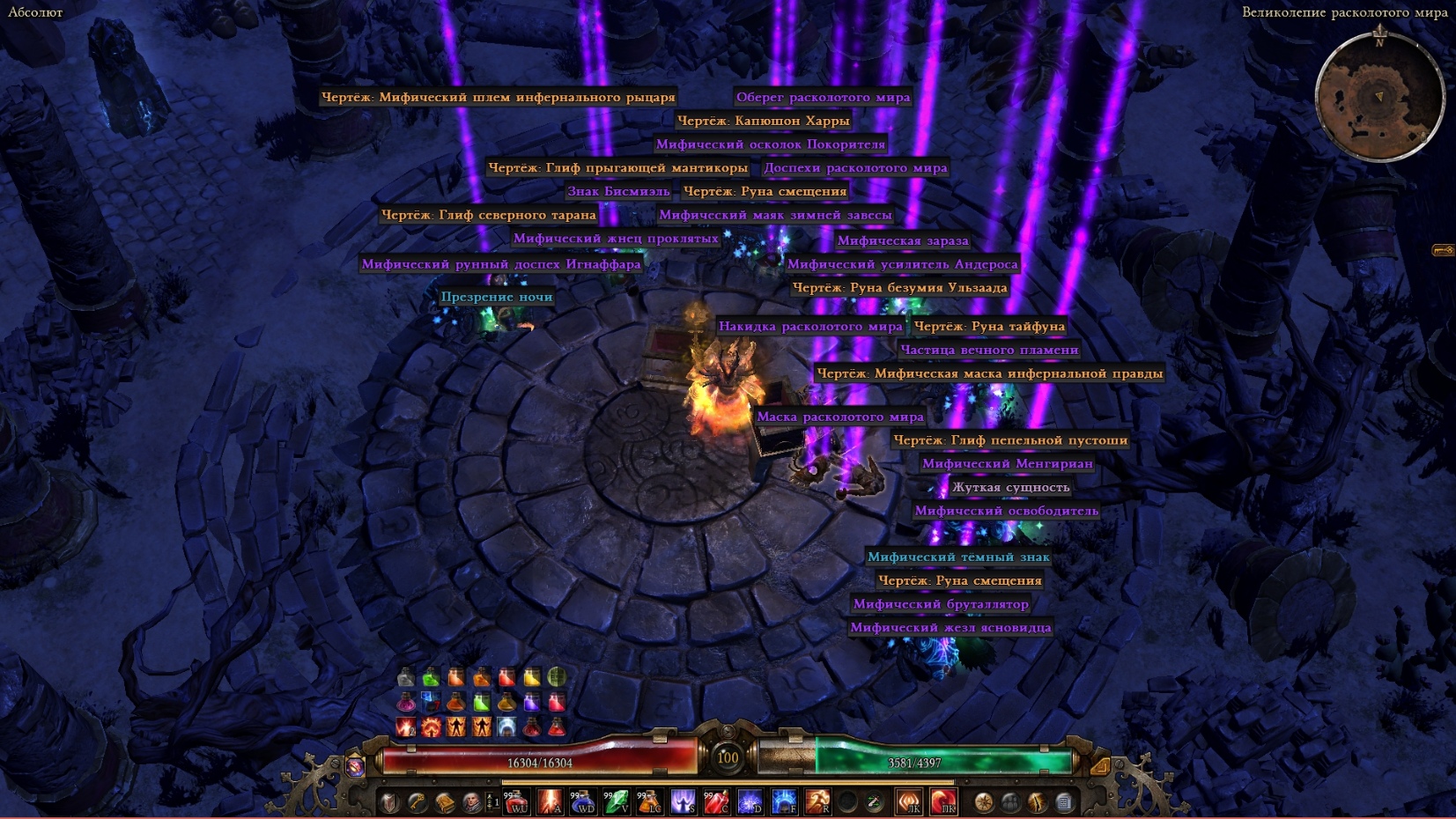Toggle the weapon swap button

click(x=874, y=801)
